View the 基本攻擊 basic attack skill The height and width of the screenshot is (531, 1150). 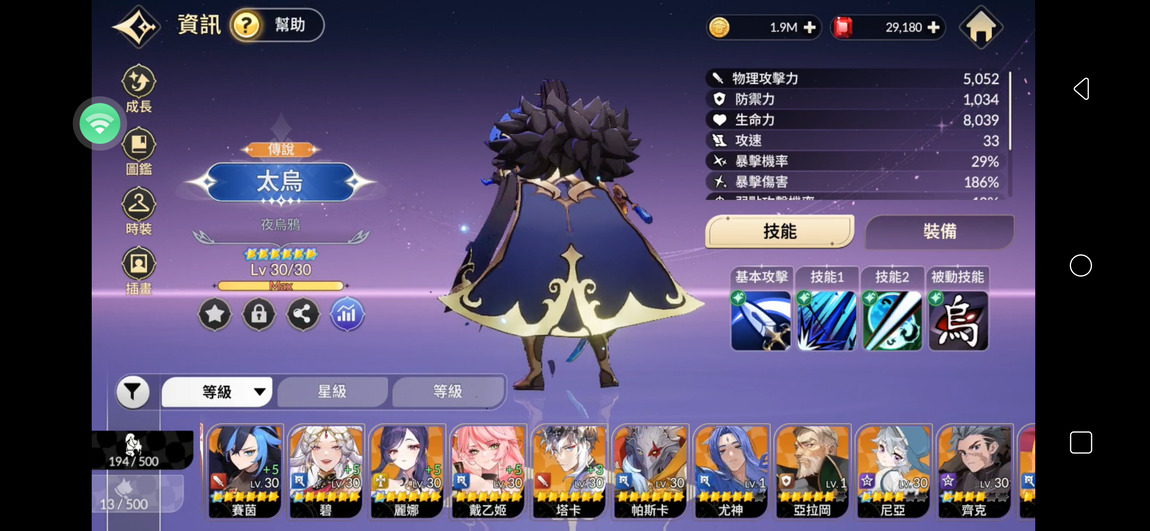coord(761,320)
